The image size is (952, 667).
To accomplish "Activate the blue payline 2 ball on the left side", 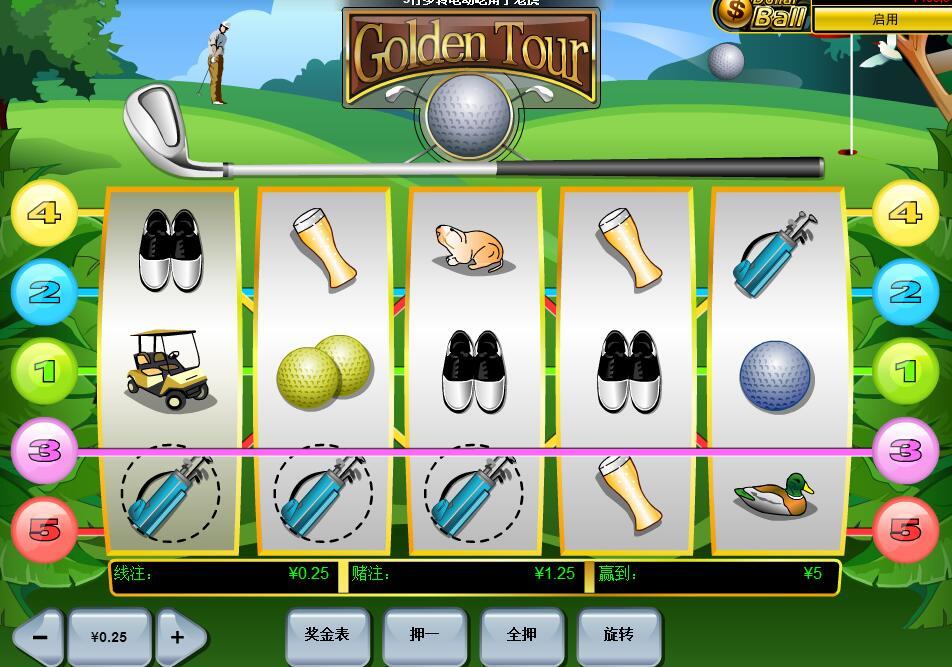I will point(44,292).
